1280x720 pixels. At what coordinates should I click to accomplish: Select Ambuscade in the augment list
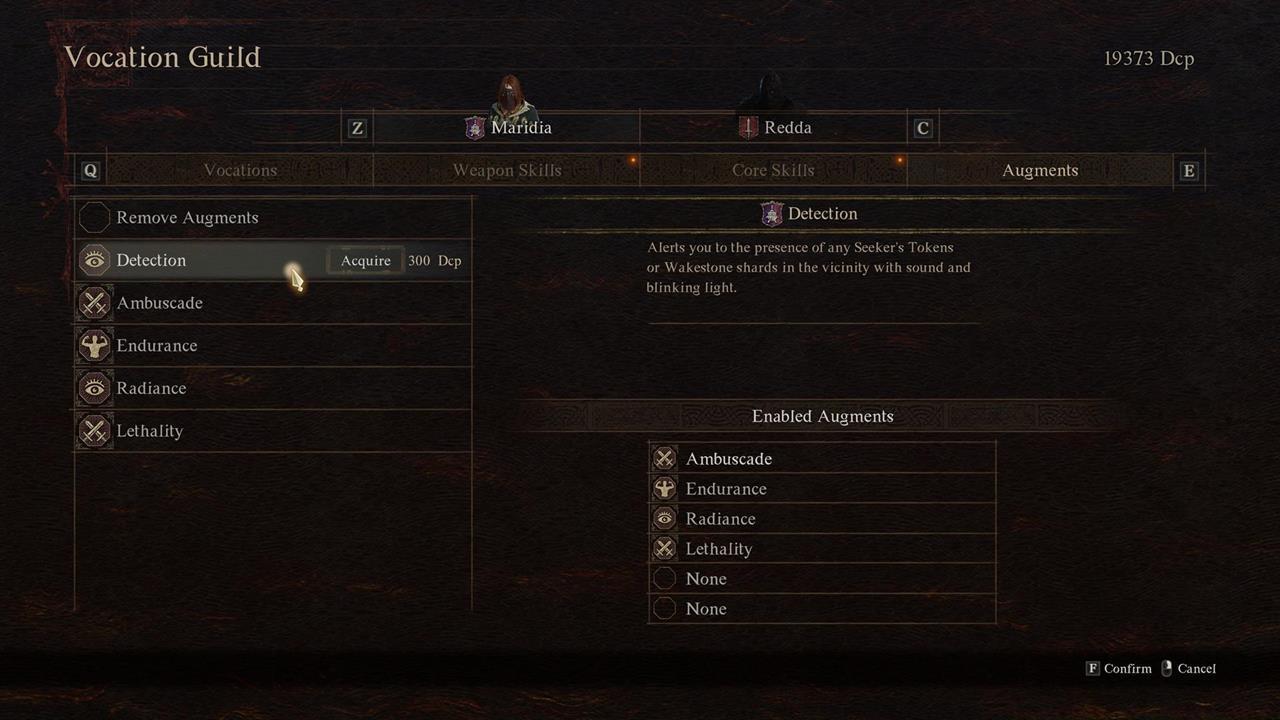click(x=160, y=303)
